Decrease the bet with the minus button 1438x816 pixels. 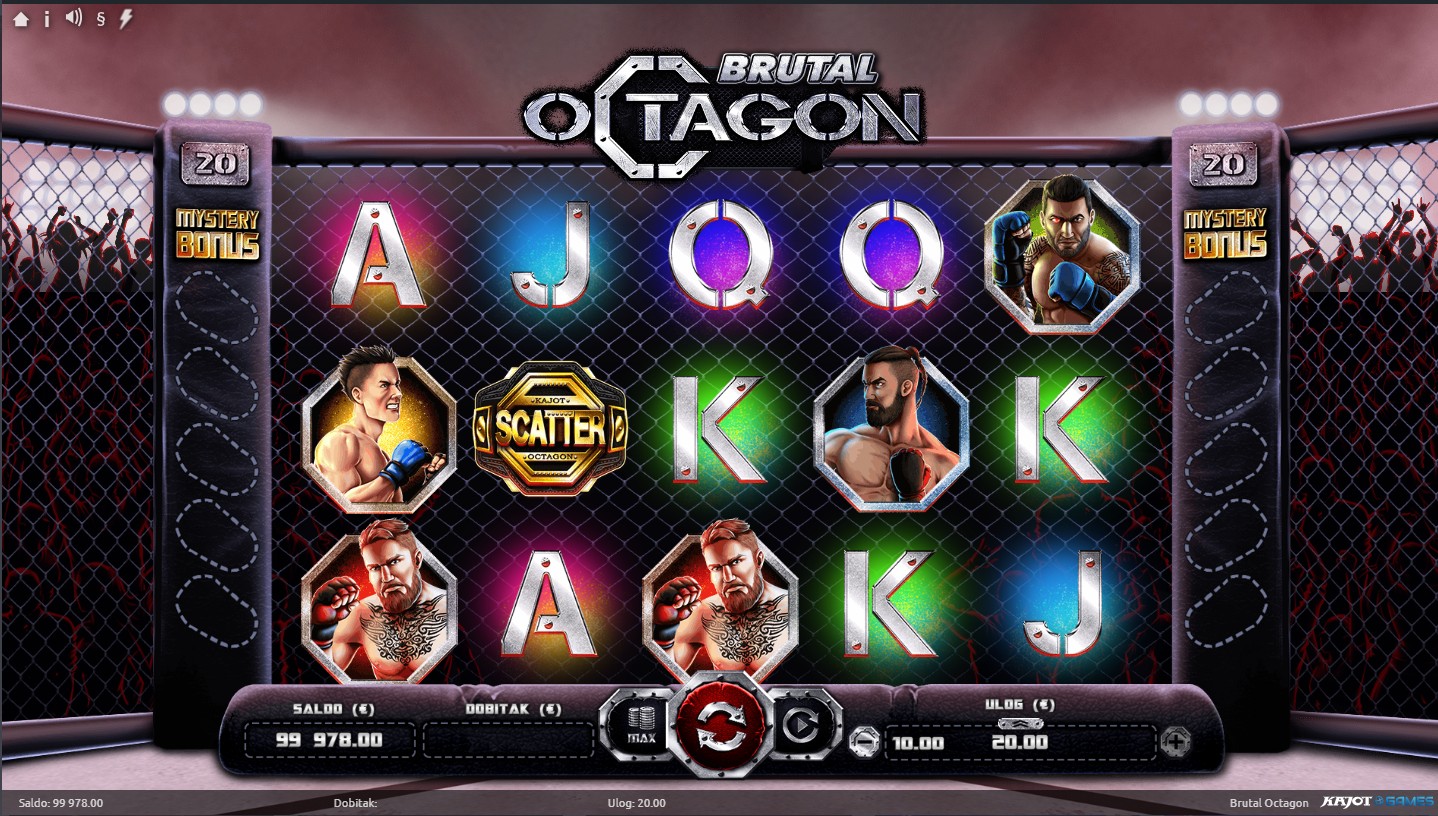864,742
